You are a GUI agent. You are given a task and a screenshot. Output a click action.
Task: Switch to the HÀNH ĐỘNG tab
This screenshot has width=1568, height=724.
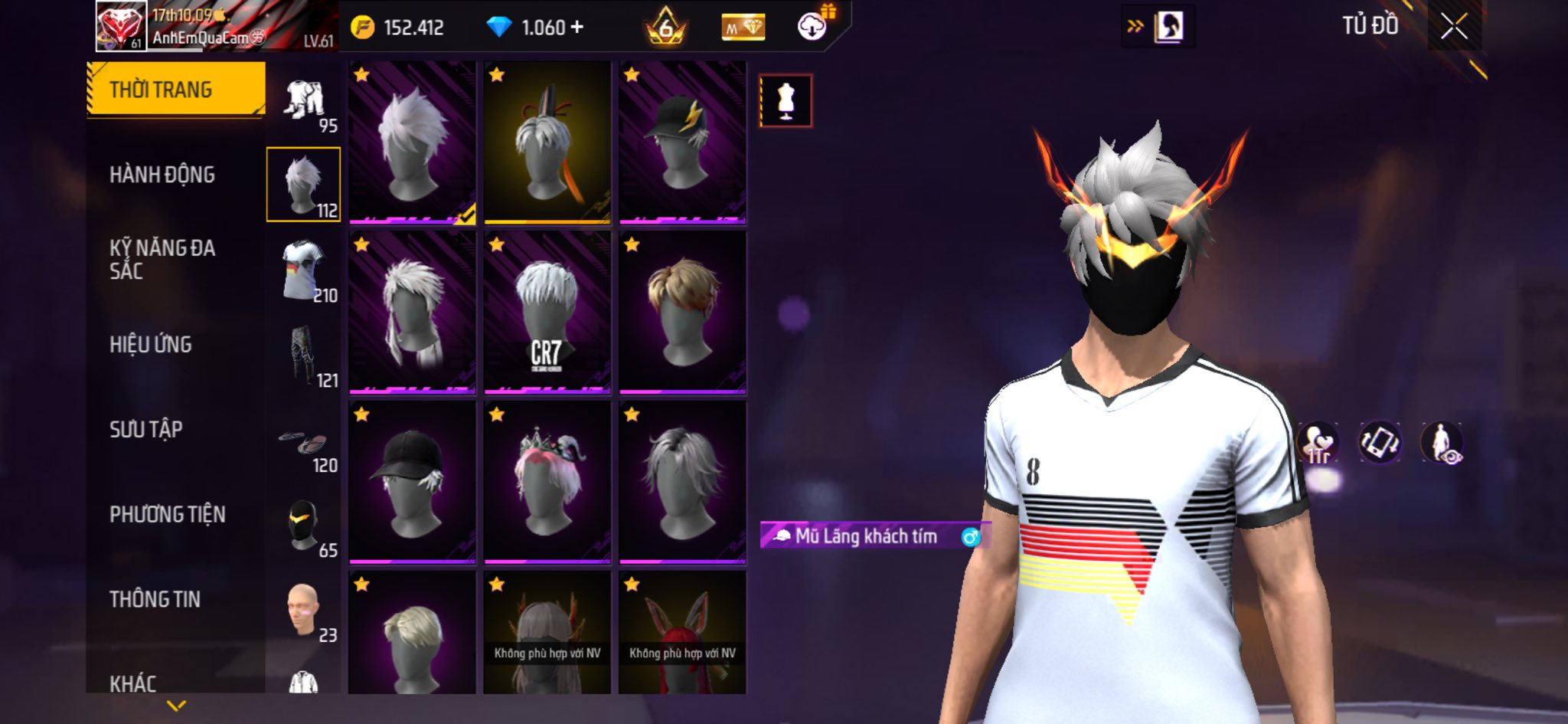coord(162,175)
